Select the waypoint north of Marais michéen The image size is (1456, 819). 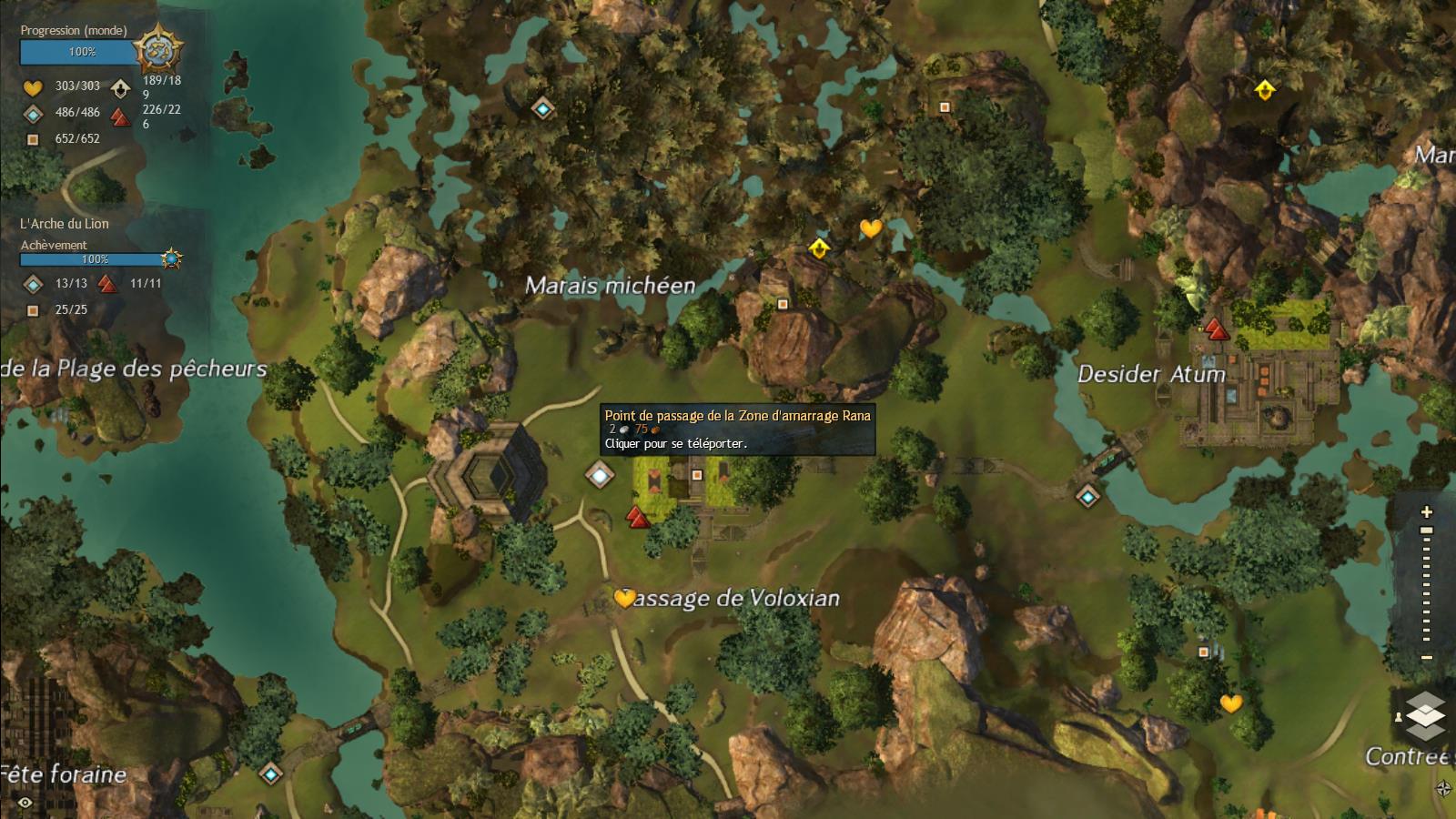(x=543, y=108)
